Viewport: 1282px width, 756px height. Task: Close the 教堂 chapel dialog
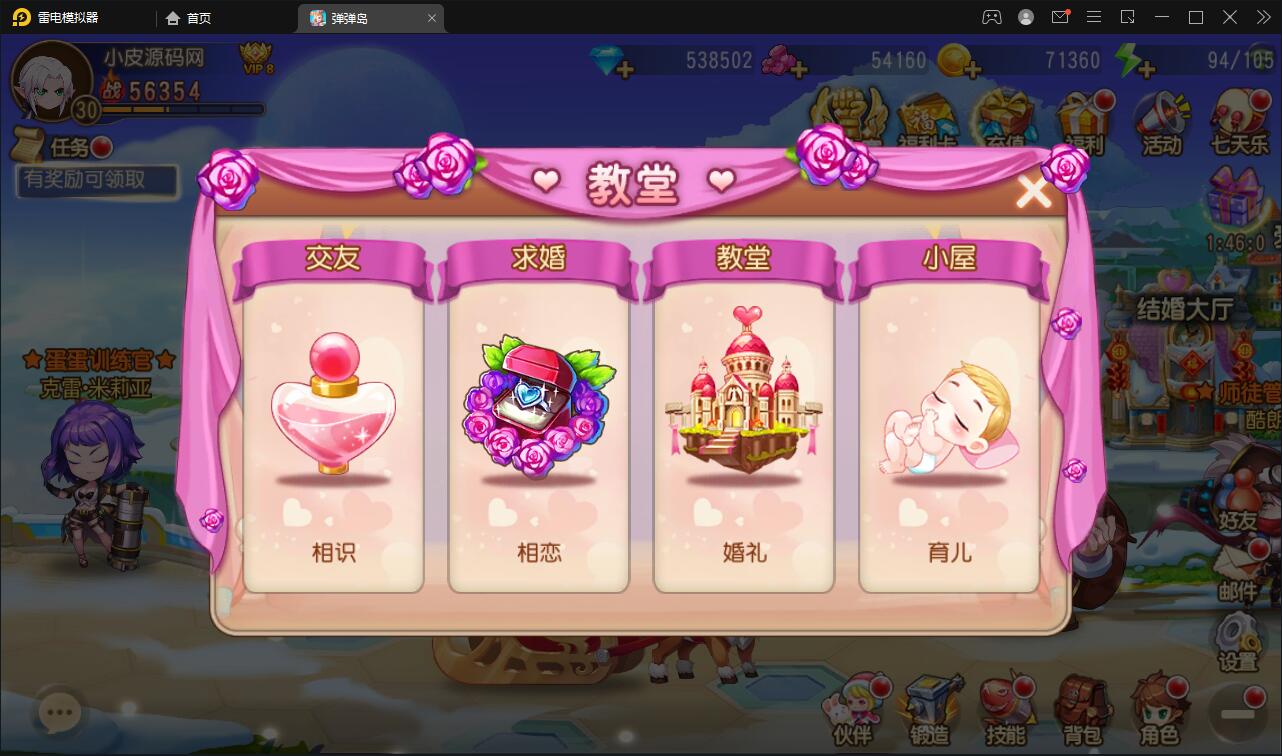pyautogui.click(x=1034, y=191)
